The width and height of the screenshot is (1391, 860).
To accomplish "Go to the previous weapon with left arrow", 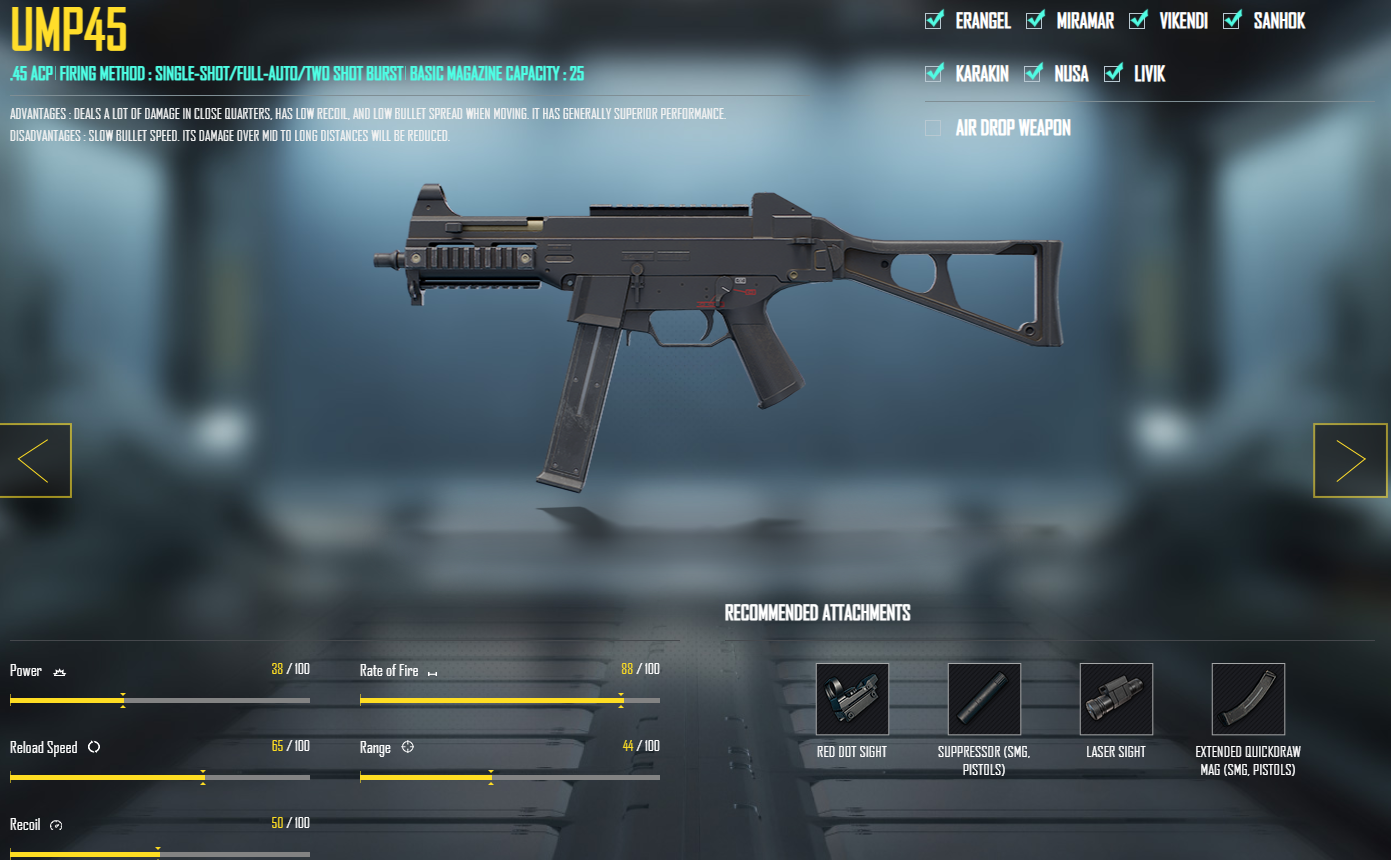I will coord(35,460).
